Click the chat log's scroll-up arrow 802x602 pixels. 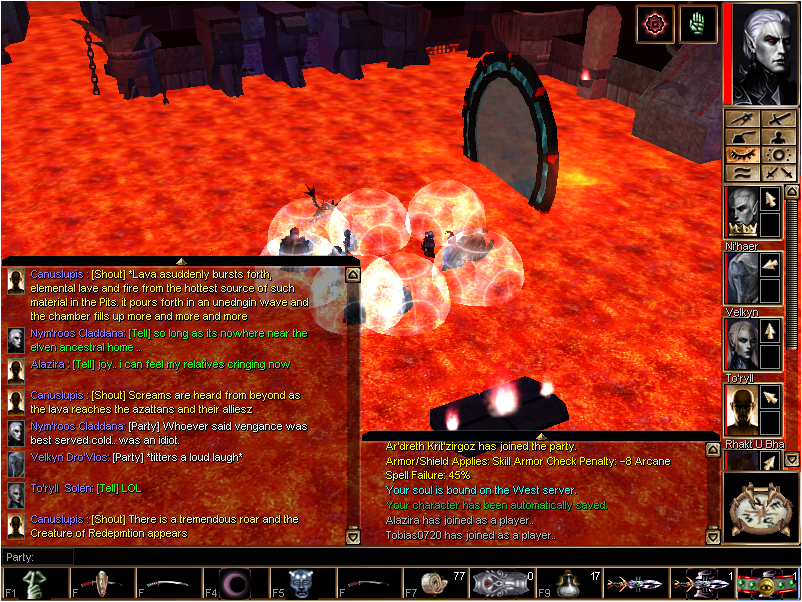tap(352, 273)
